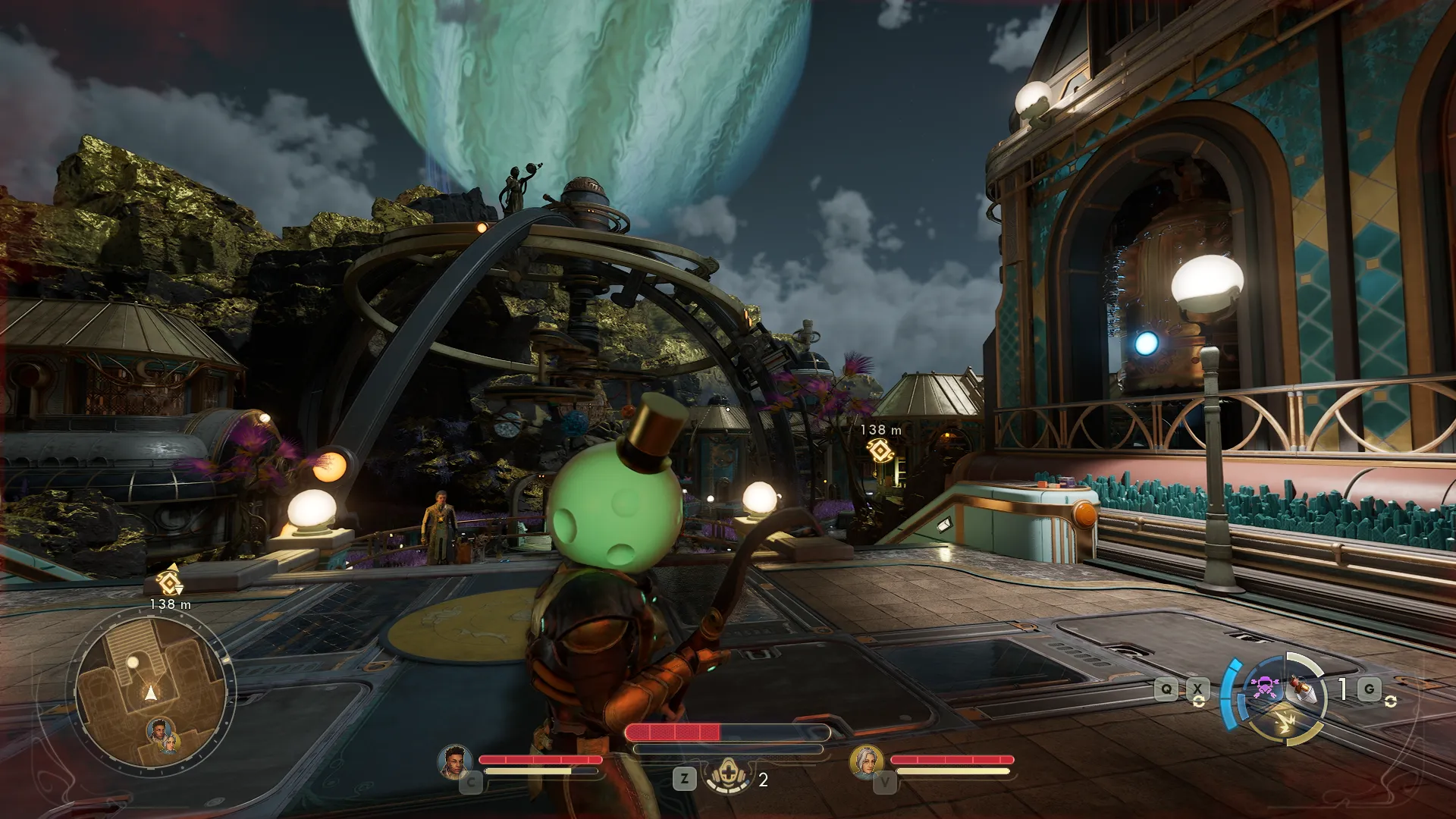Click the gray-haired companion's marker on the minimap

[x=171, y=742]
